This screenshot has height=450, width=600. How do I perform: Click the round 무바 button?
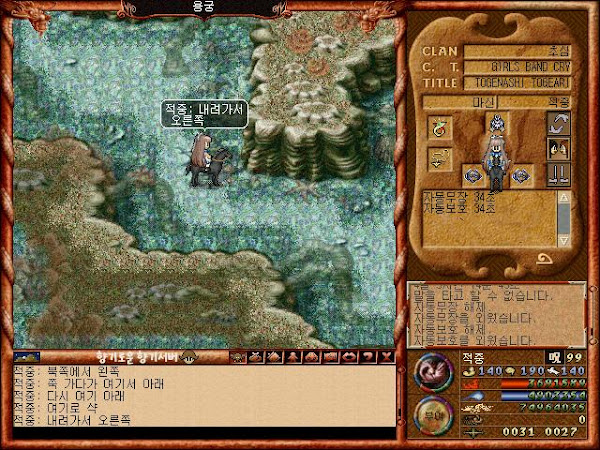[433, 413]
